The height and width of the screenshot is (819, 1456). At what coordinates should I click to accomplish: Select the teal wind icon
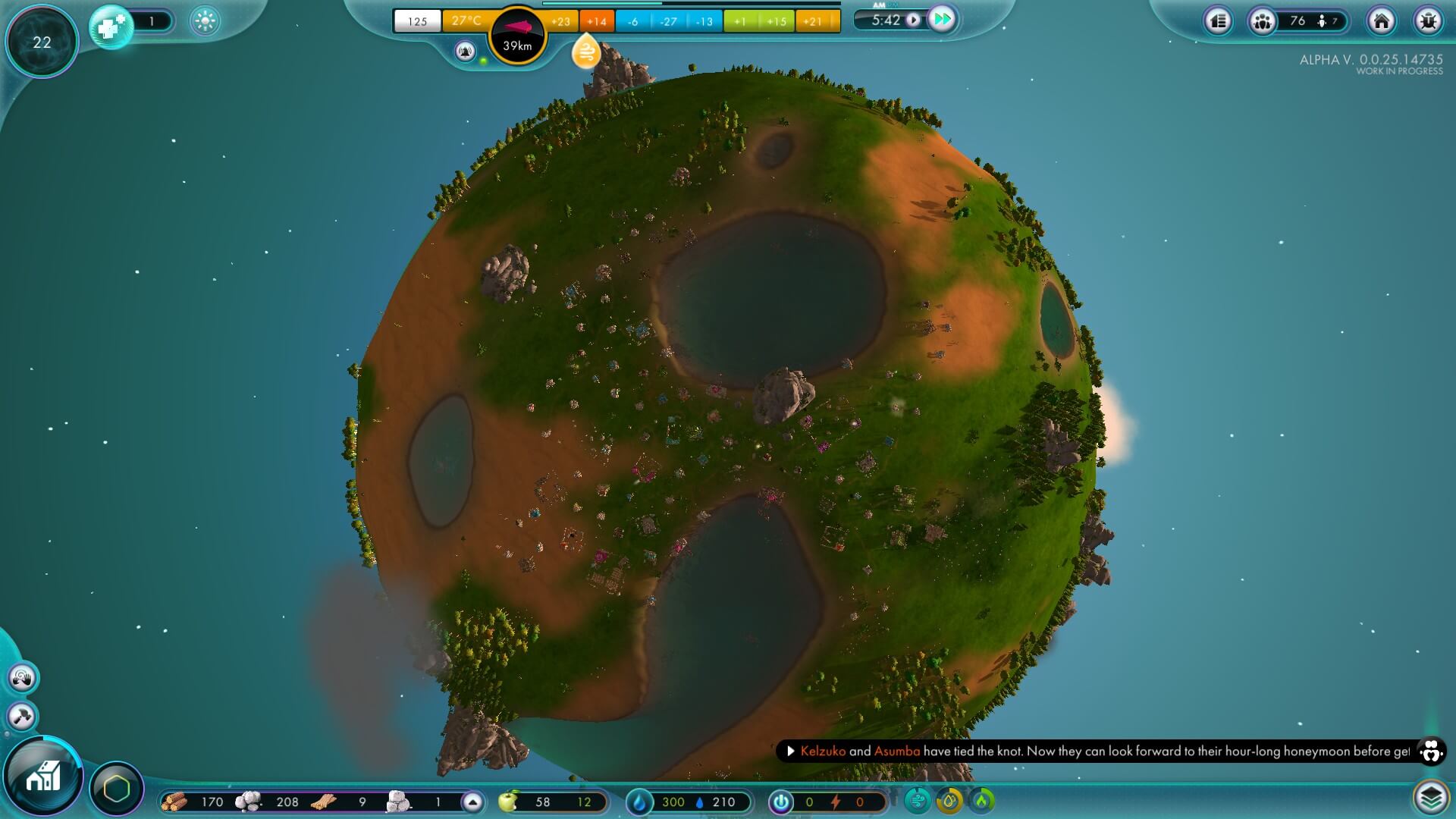[918, 800]
